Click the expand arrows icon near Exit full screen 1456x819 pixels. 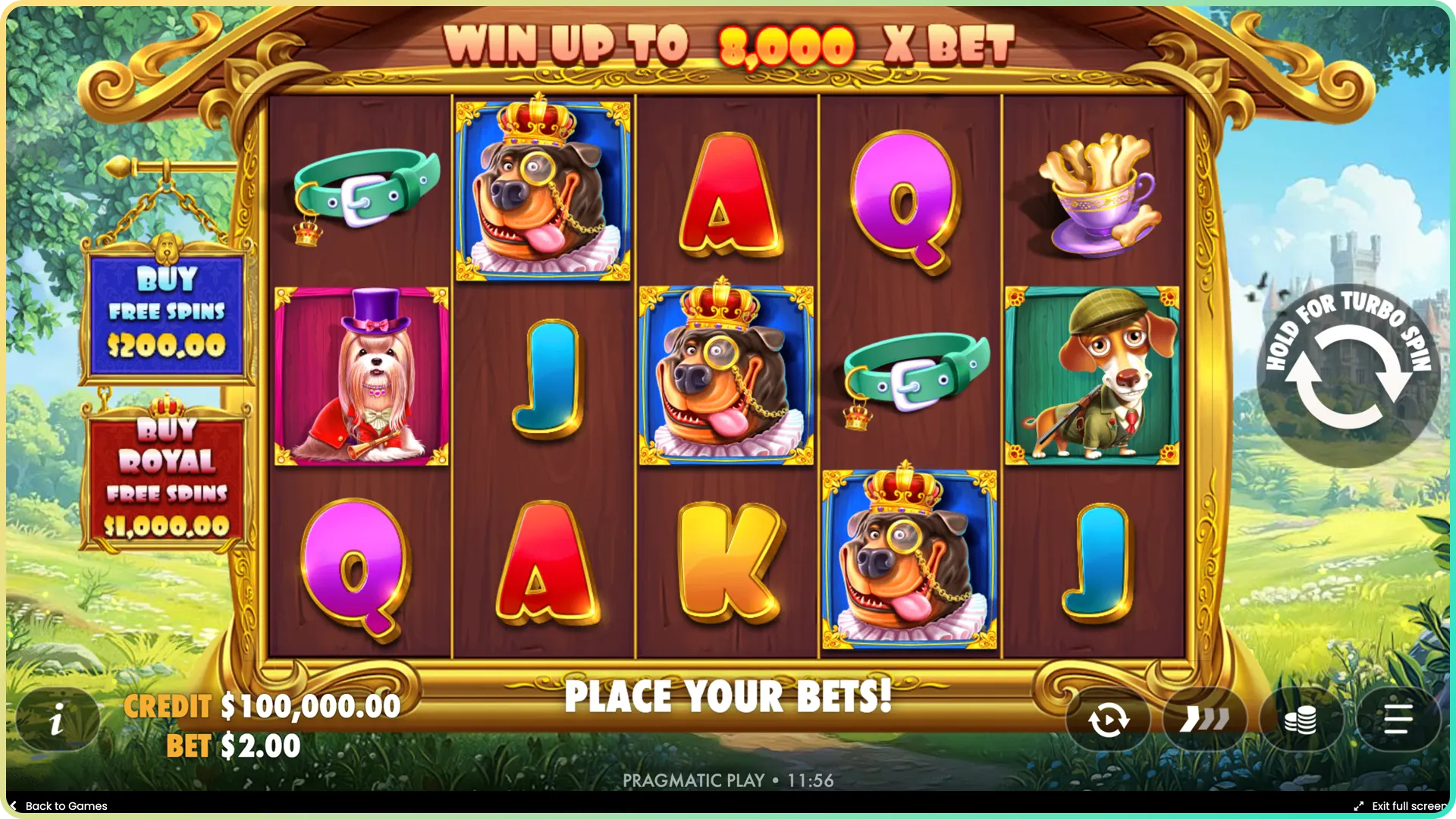coord(1359,806)
